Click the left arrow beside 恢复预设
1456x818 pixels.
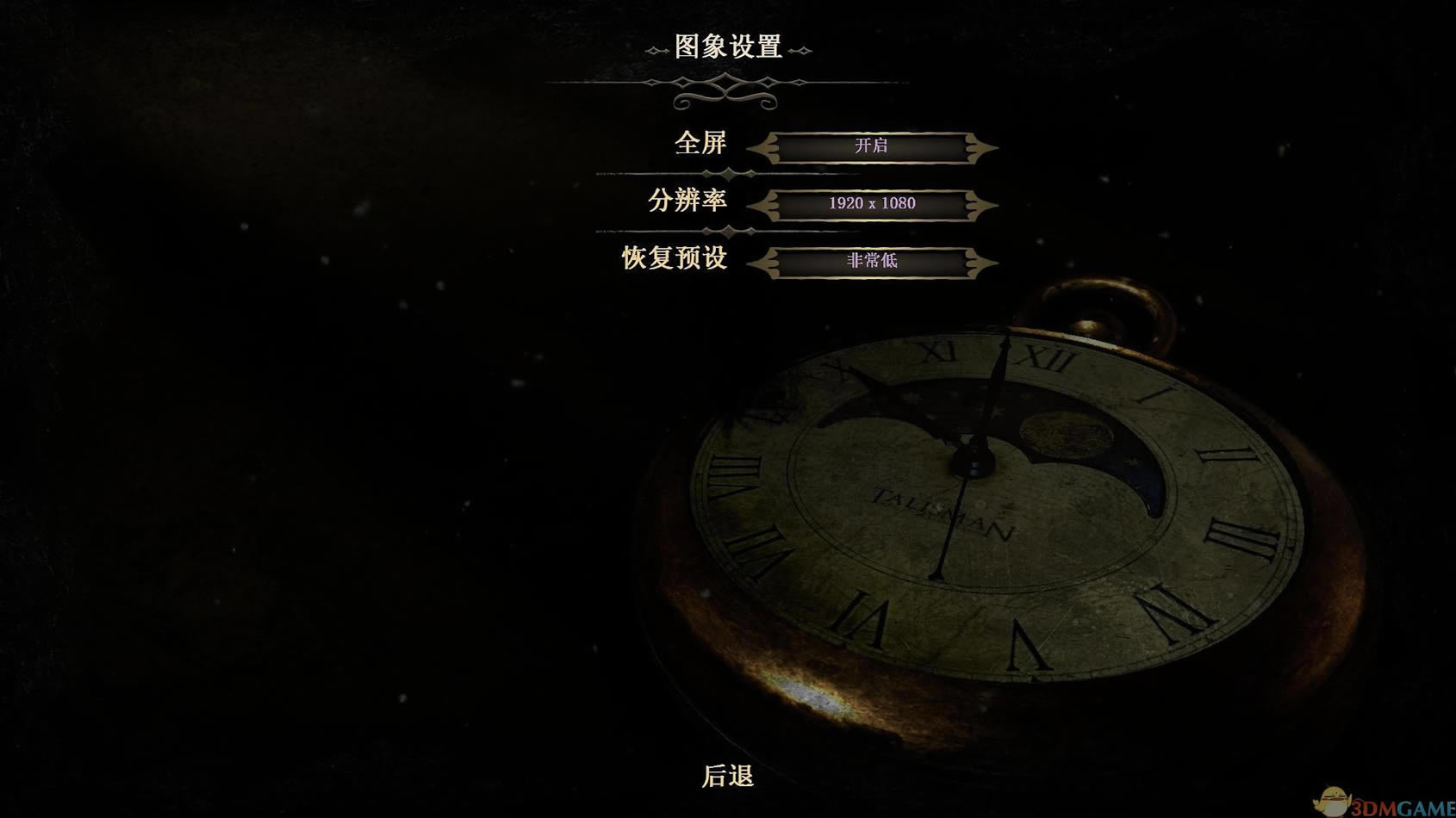[x=764, y=261]
